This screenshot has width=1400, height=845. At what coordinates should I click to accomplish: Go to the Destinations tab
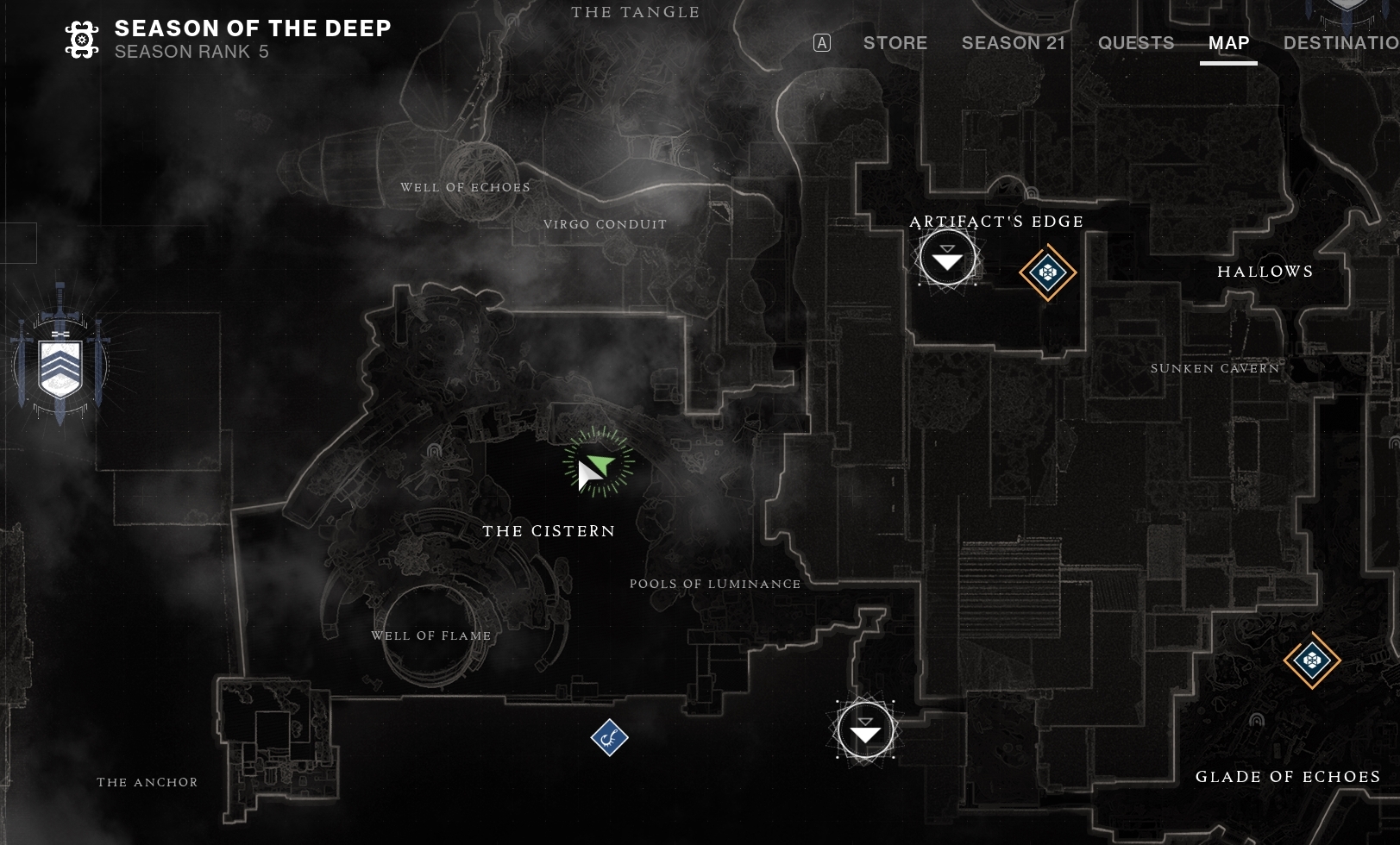click(1340, 43)
